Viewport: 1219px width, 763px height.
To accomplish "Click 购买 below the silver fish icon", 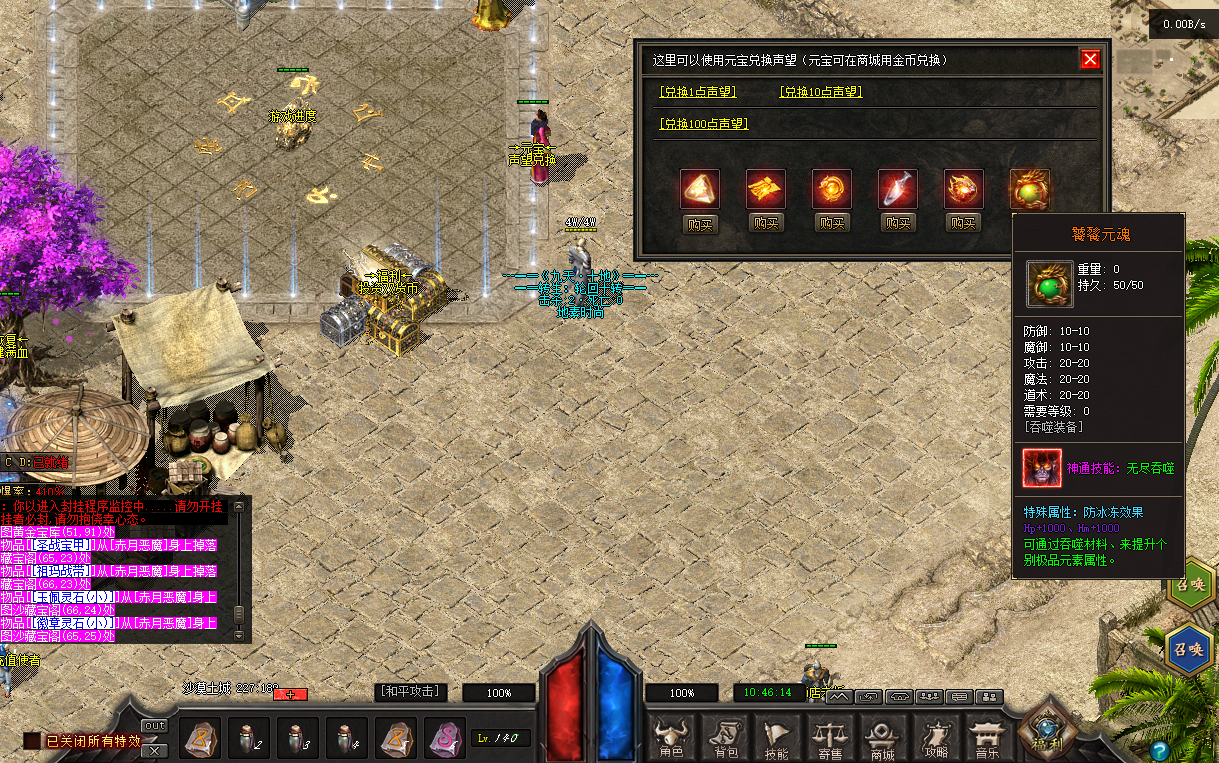I will point(898,224).
